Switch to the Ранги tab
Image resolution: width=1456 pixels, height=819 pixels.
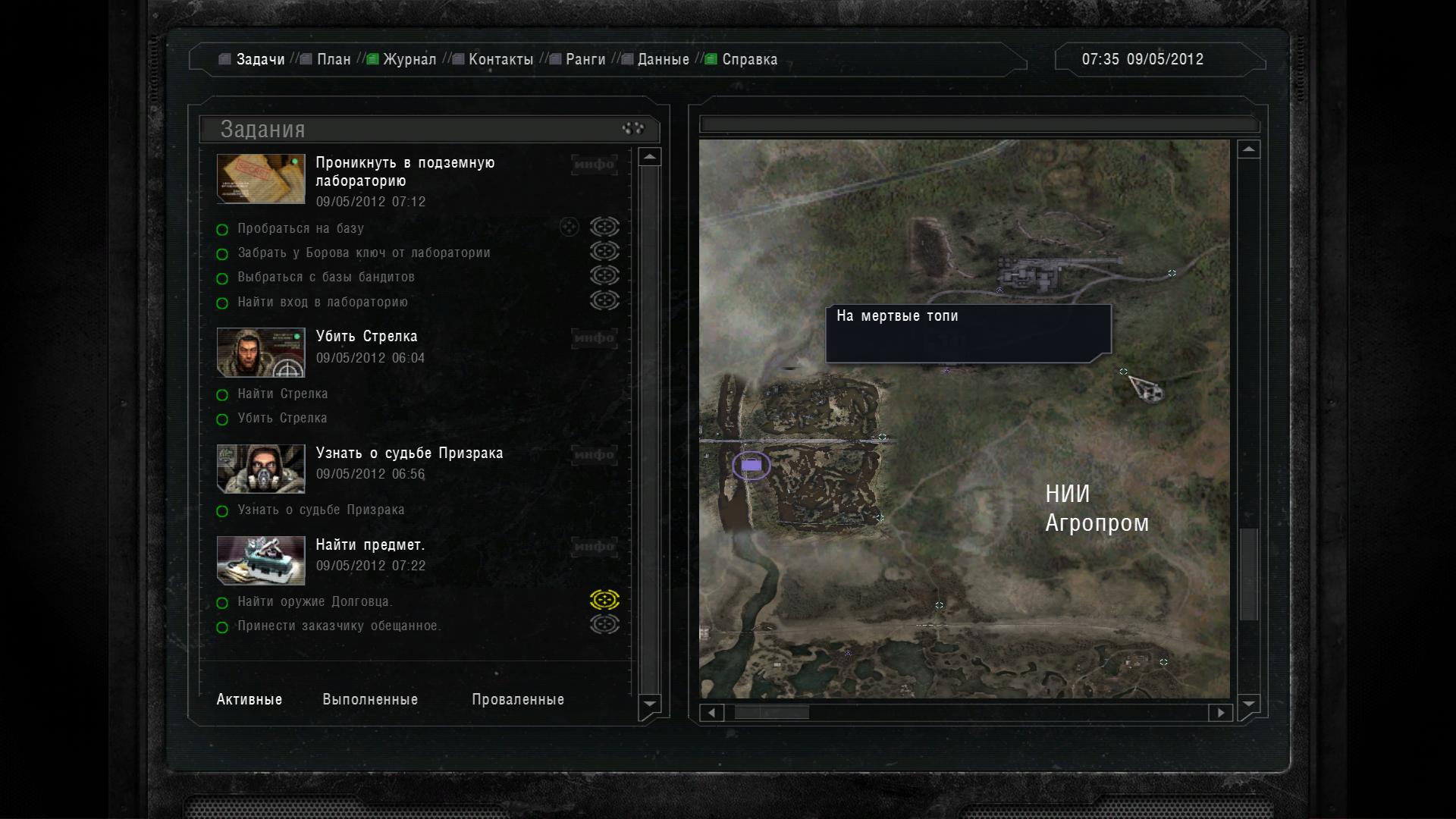[x=585, y=59]
